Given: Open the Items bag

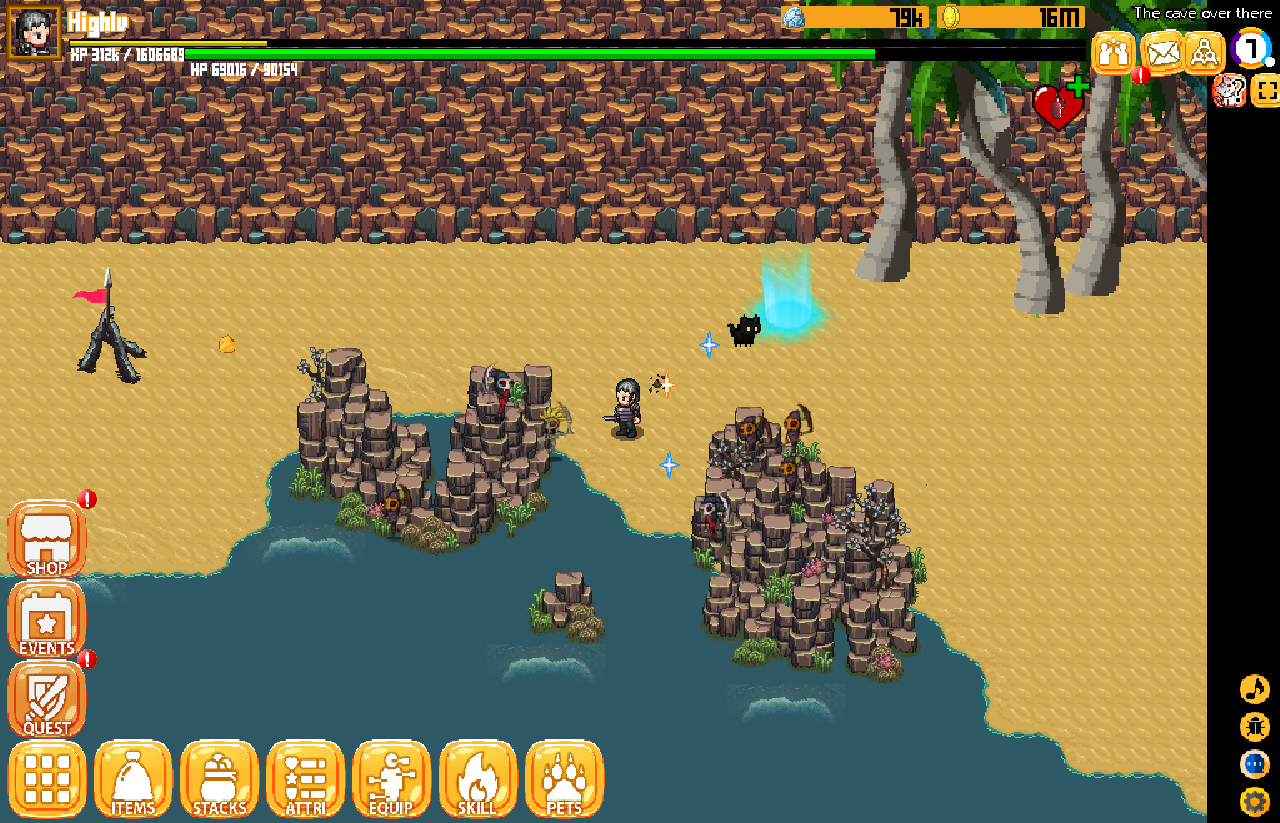Looking at the screenshot, I should [133, 779].
